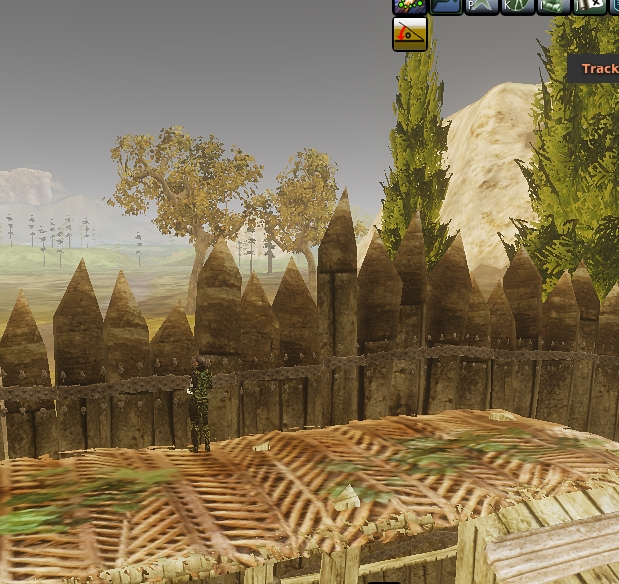Open the orange Track panel label
The image size is (619, 584).
coord(599,68)
